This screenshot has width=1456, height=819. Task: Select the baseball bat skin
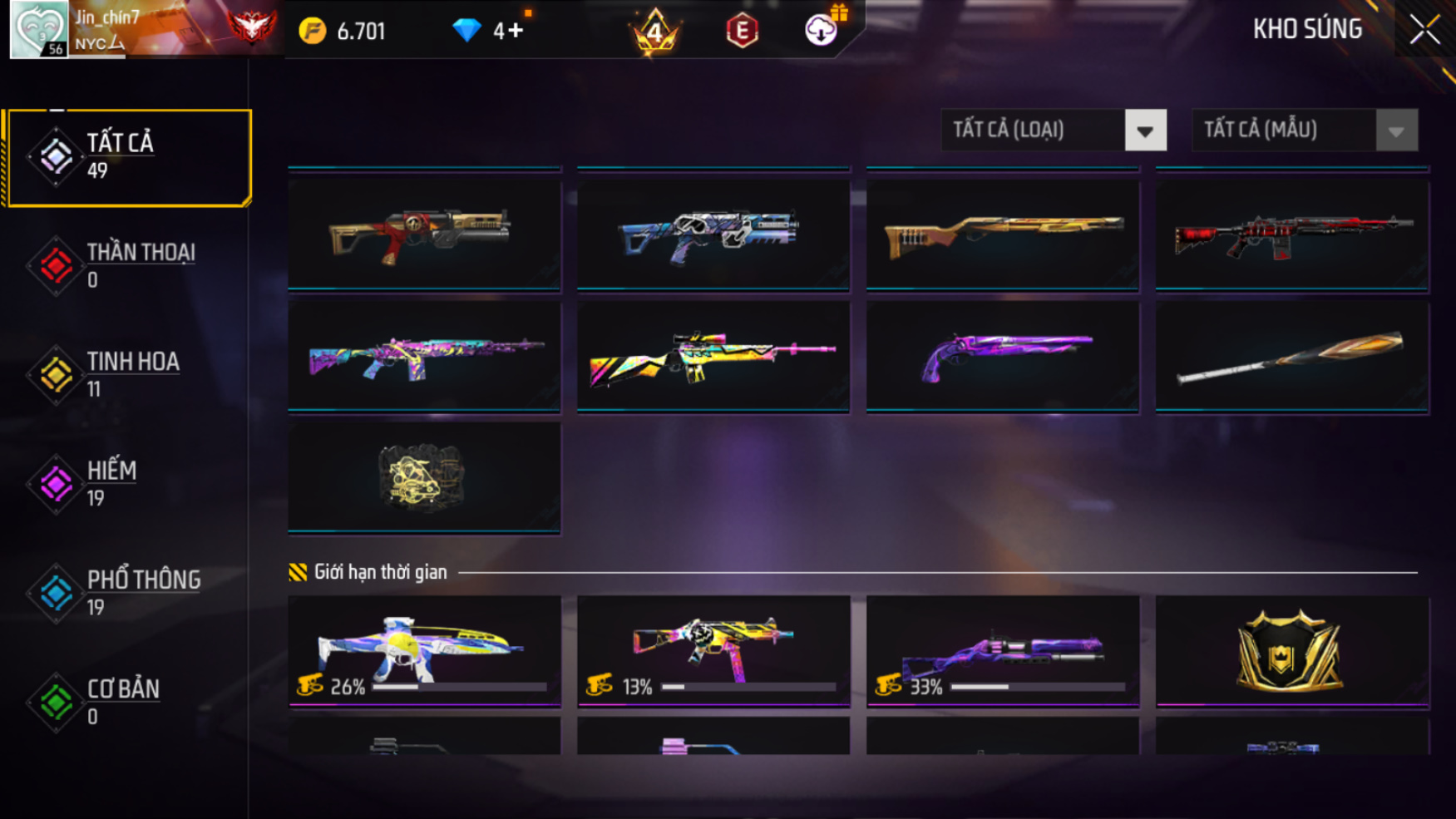click(1291, 356)
